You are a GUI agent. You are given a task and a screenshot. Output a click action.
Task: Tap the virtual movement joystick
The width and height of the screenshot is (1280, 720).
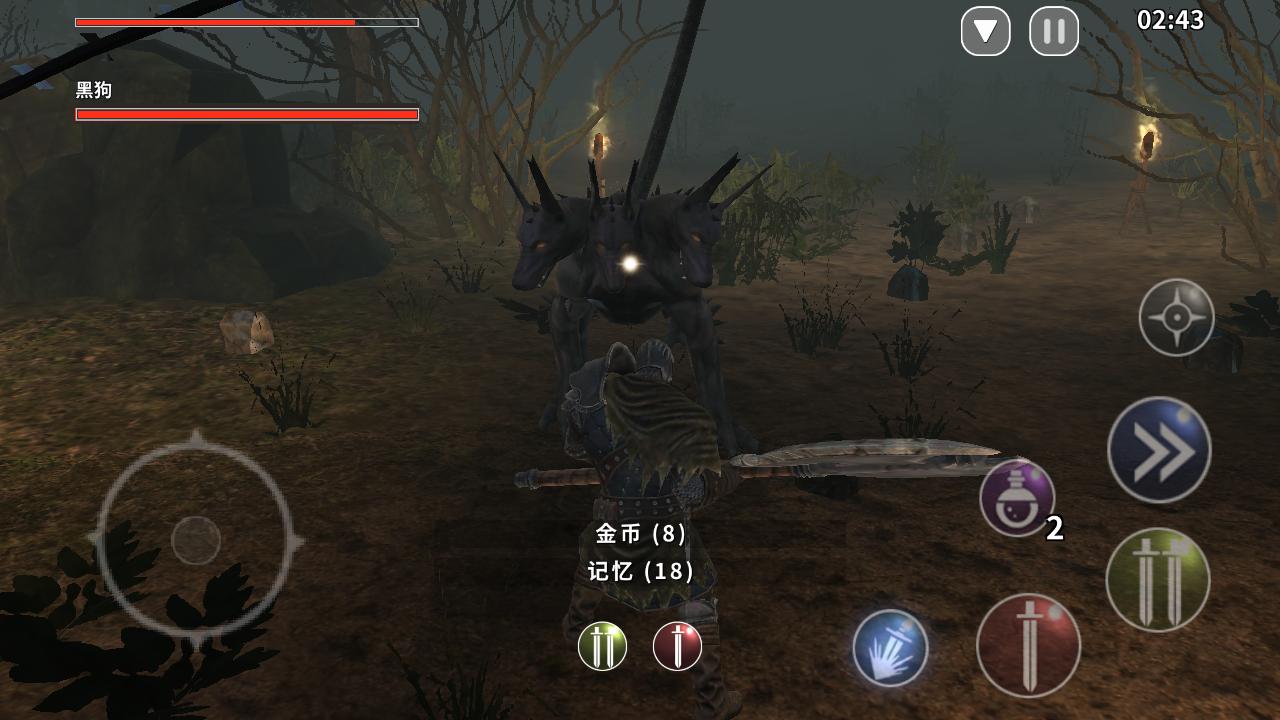pyautogui.click(x=196, y=540)
